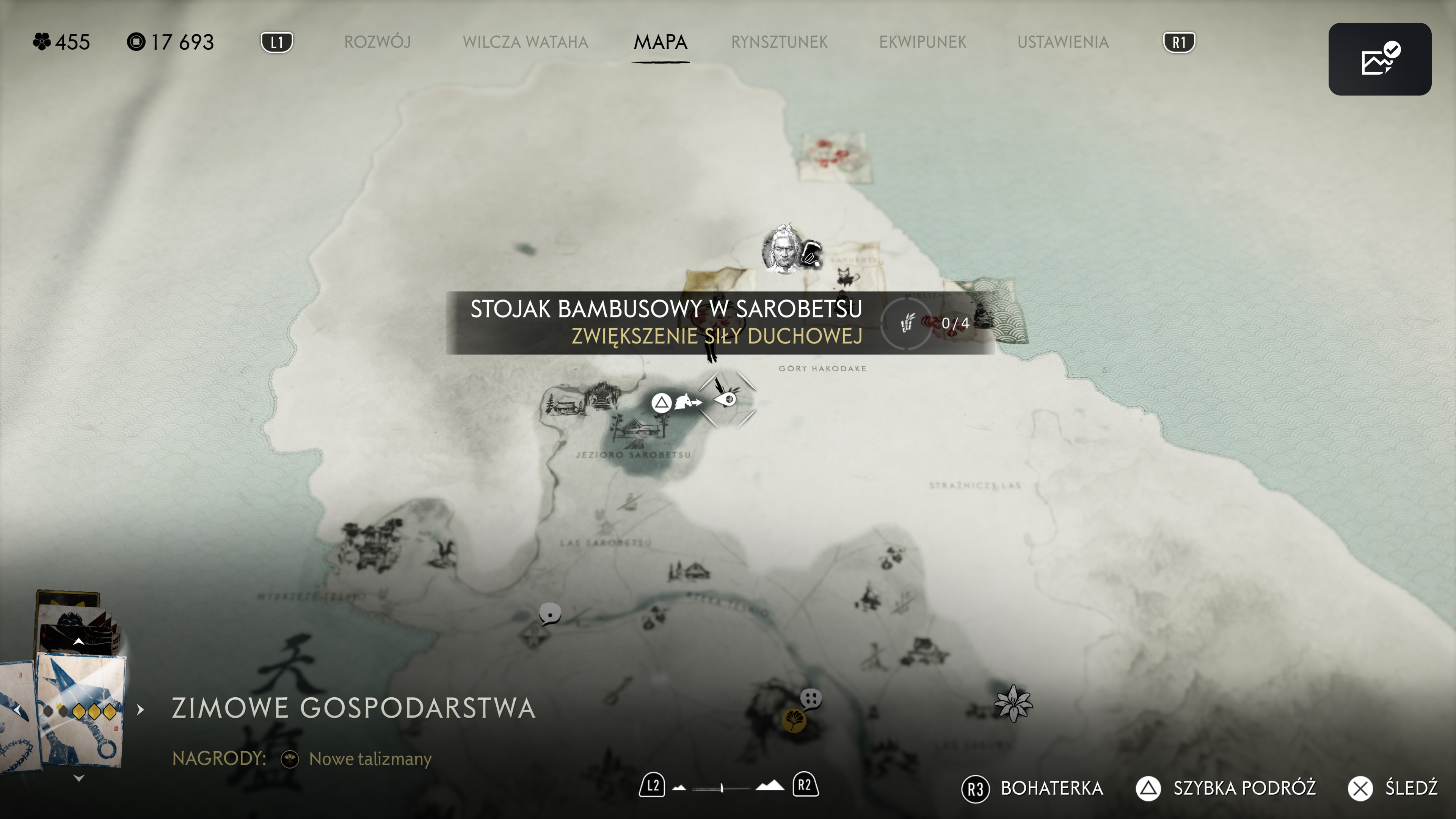Show the next quest card below
Screen dimensions: 1456x819
pyautogui.click(x=79, y=778)
